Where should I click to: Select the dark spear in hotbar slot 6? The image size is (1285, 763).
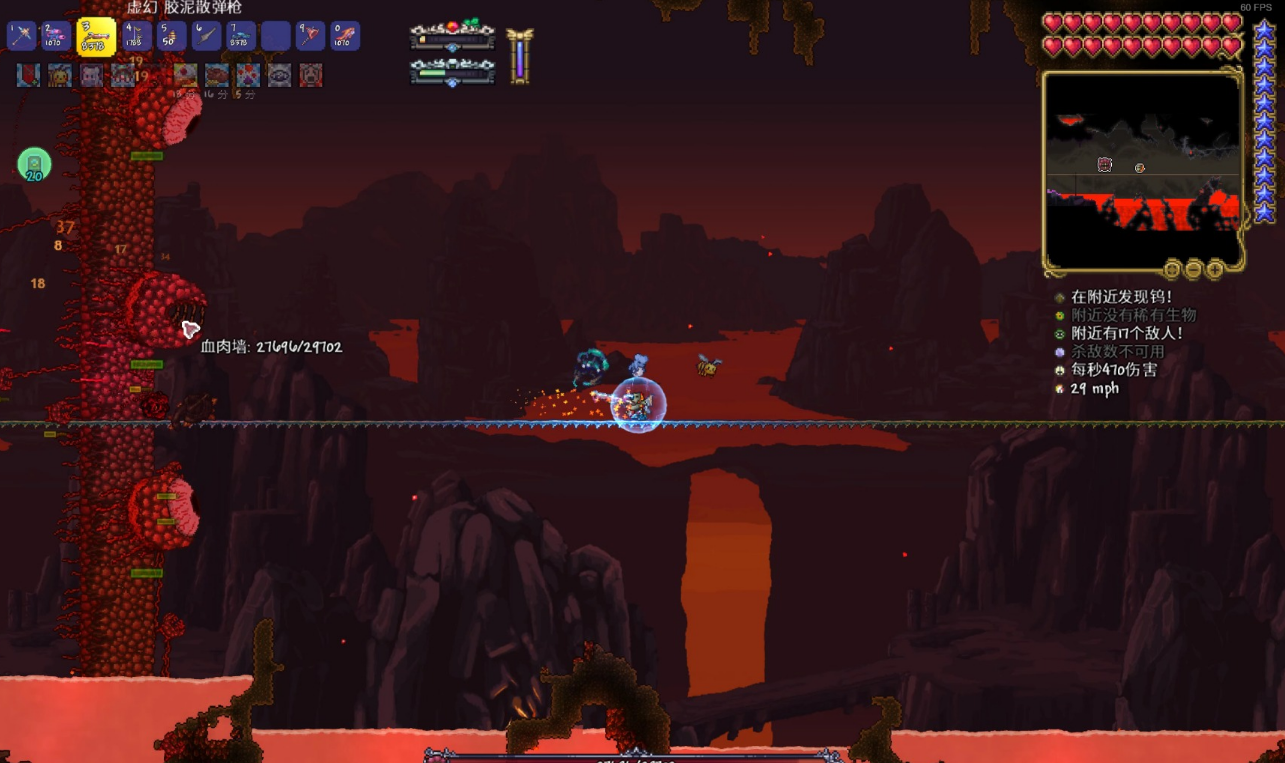[206, 37]
